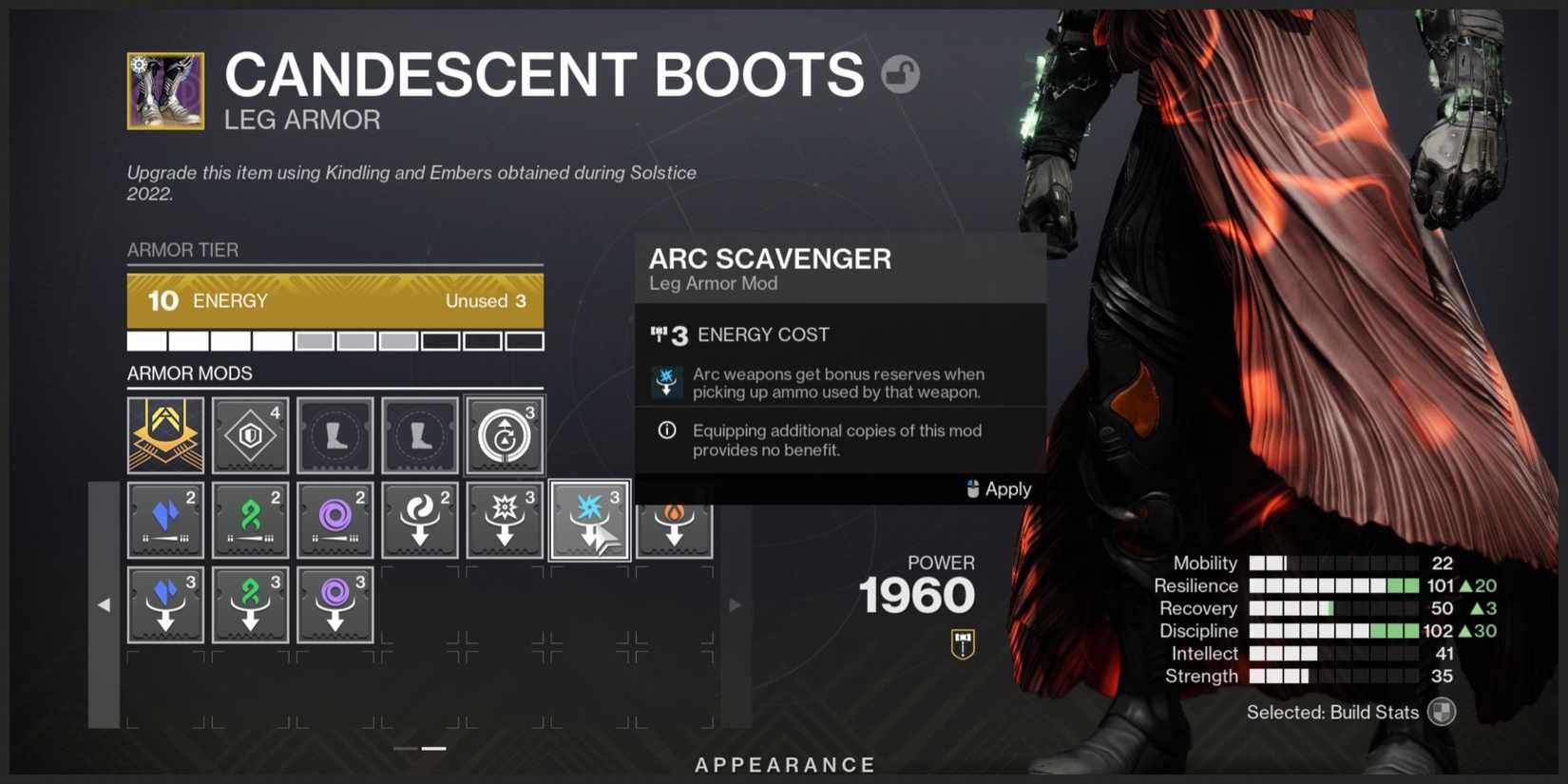Open an empty leg armor mod slot
The width and height of the screenshot is (1568, 784).
[335, 435]
